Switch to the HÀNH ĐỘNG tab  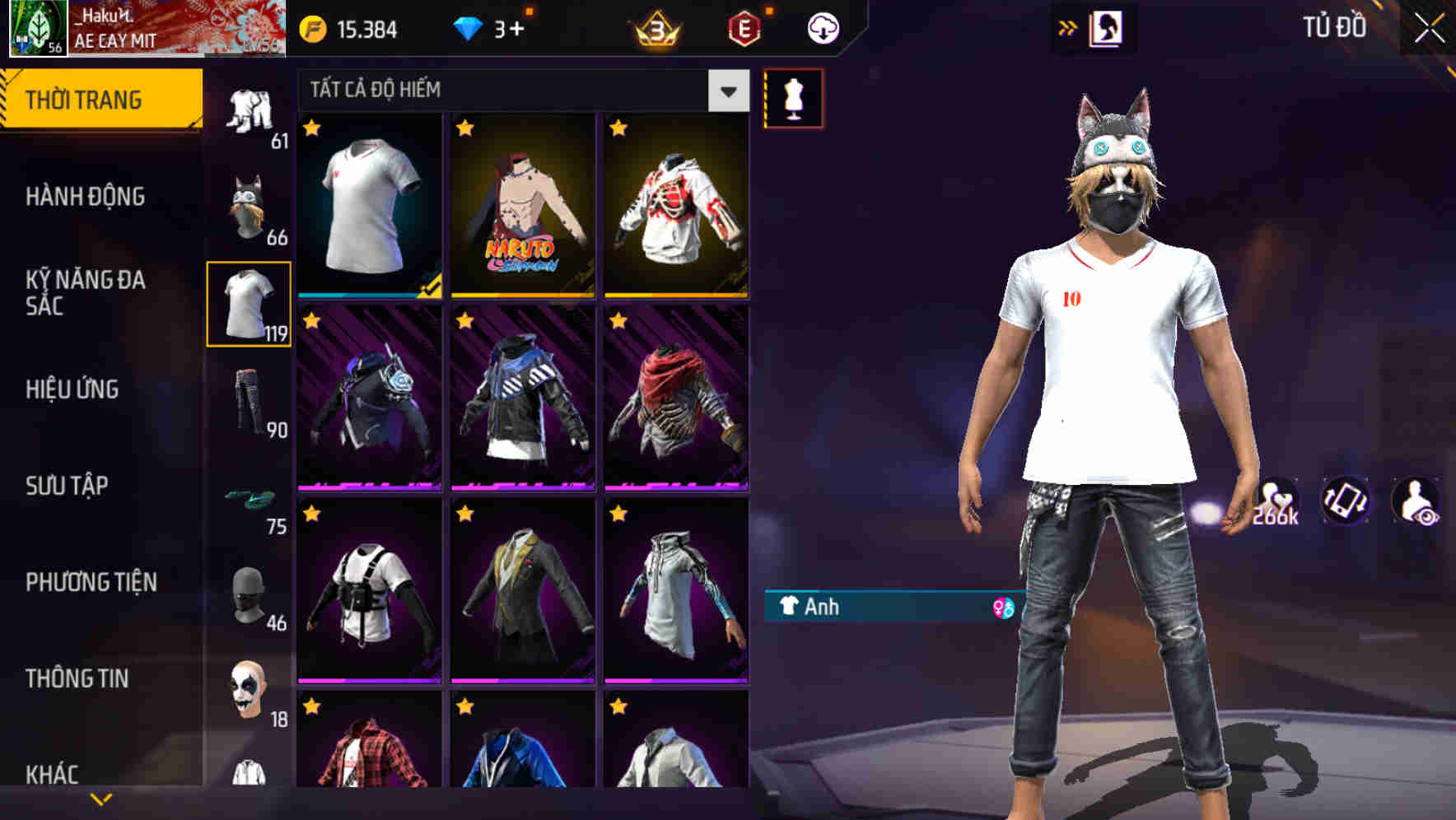point(85,197)
